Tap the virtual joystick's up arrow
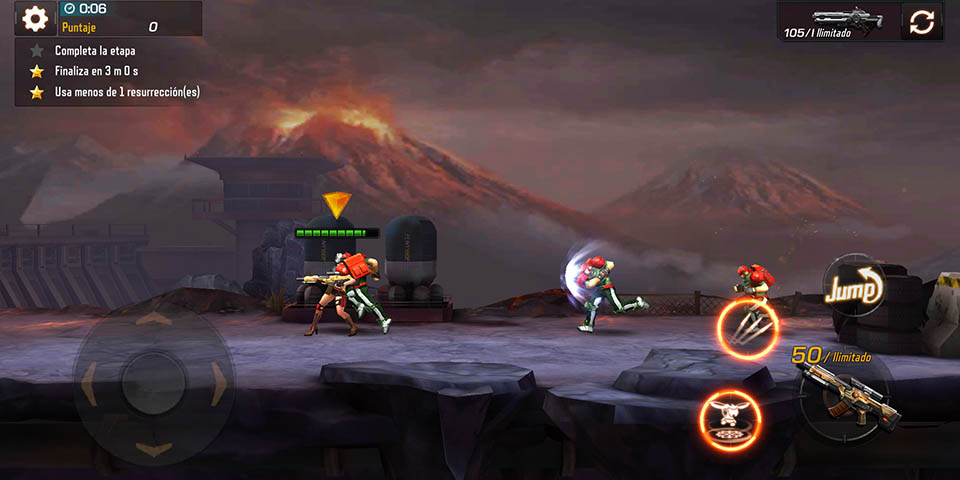The height and width of the screenshot is (480, 960). (x=153, y=319)
